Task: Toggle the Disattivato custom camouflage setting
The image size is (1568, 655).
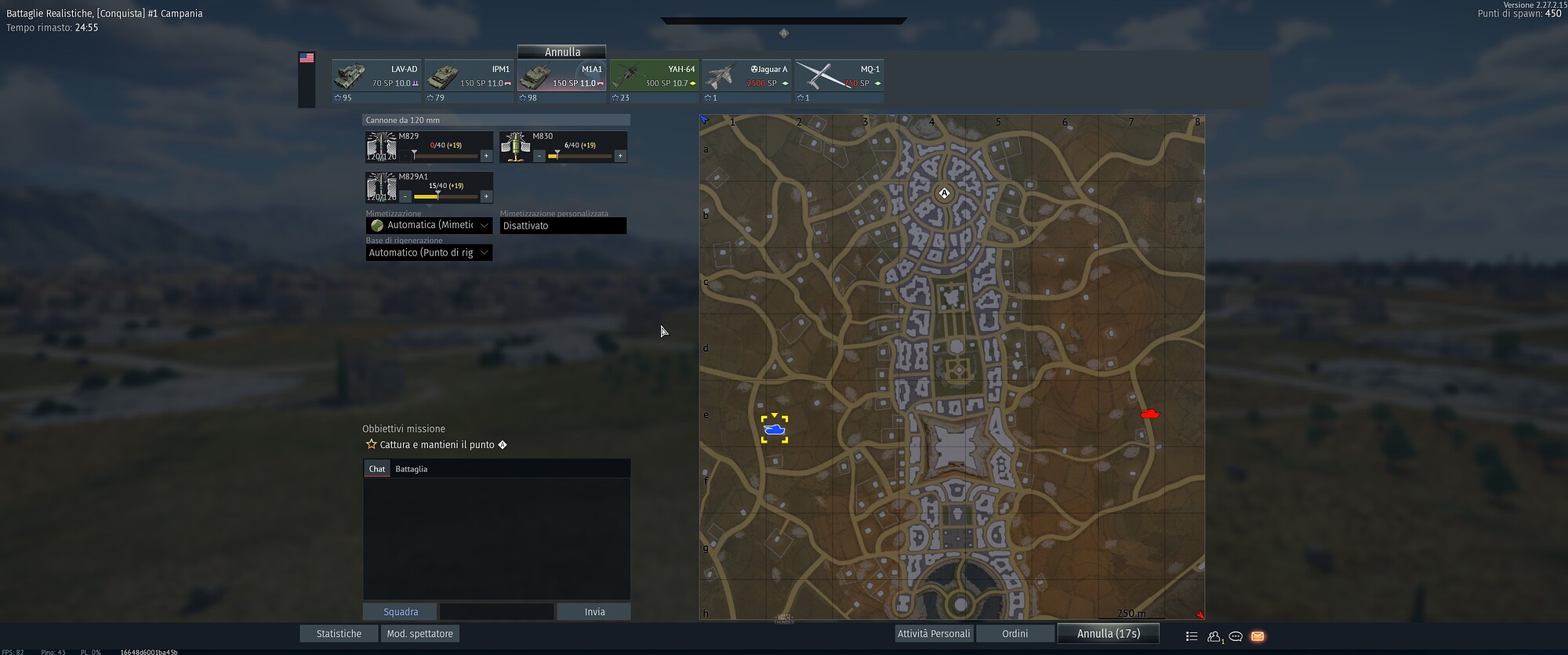Action: [562, 226]
